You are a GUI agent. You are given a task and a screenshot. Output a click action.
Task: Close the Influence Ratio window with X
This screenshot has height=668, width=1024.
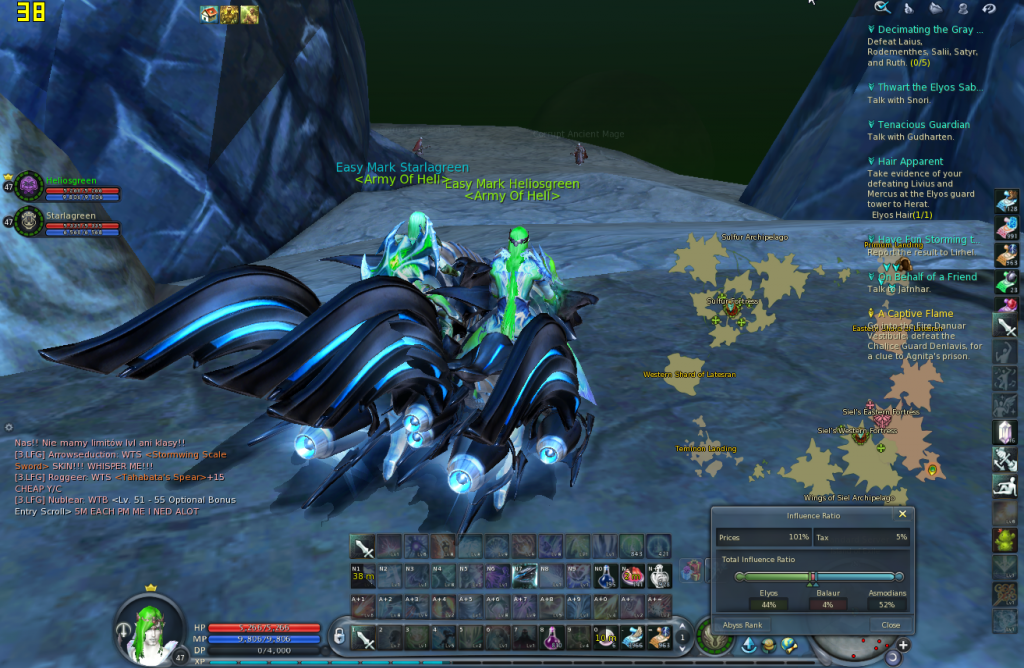click(x=902, y=514)
